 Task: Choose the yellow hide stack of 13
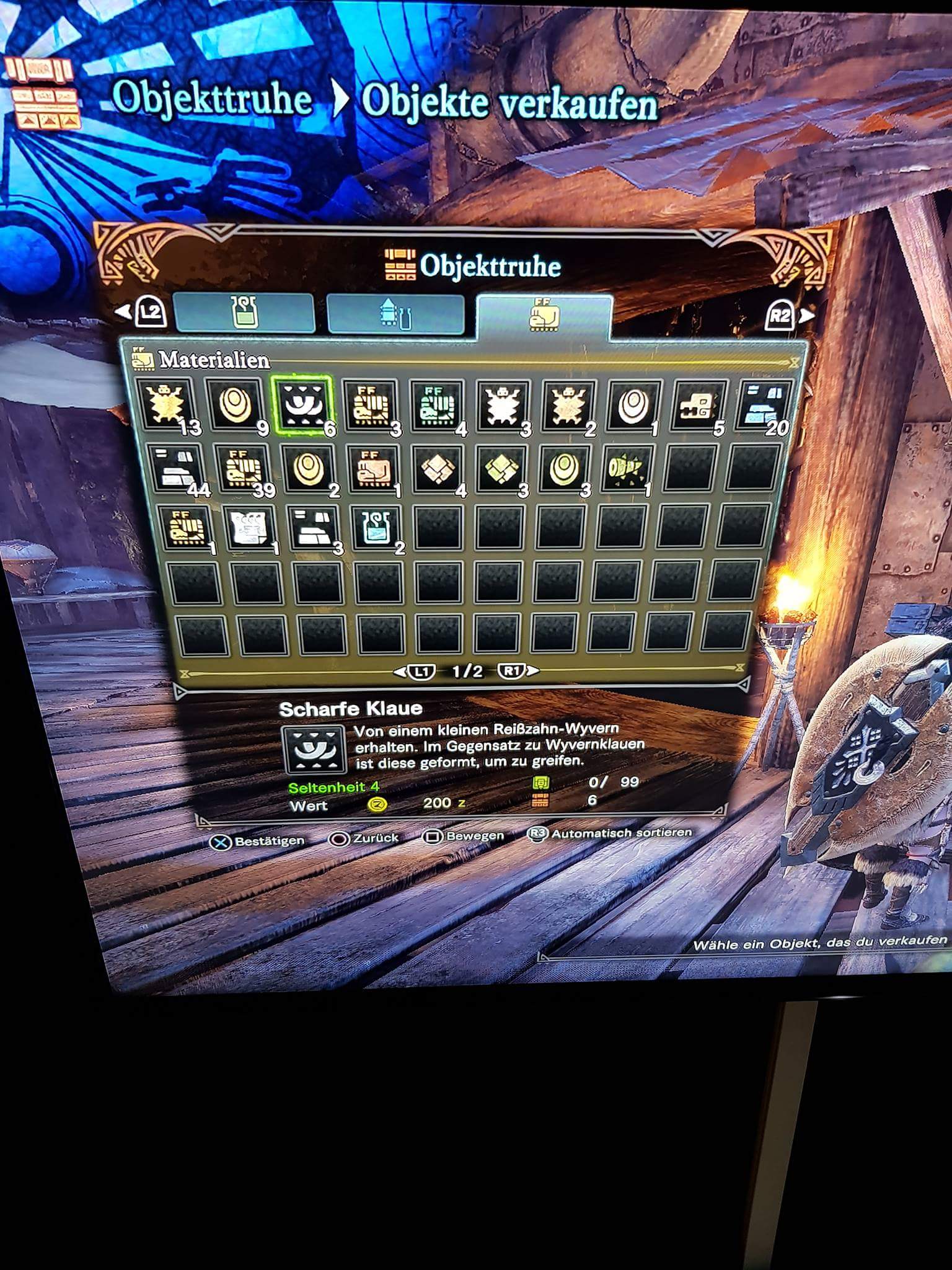coord(166,406)
